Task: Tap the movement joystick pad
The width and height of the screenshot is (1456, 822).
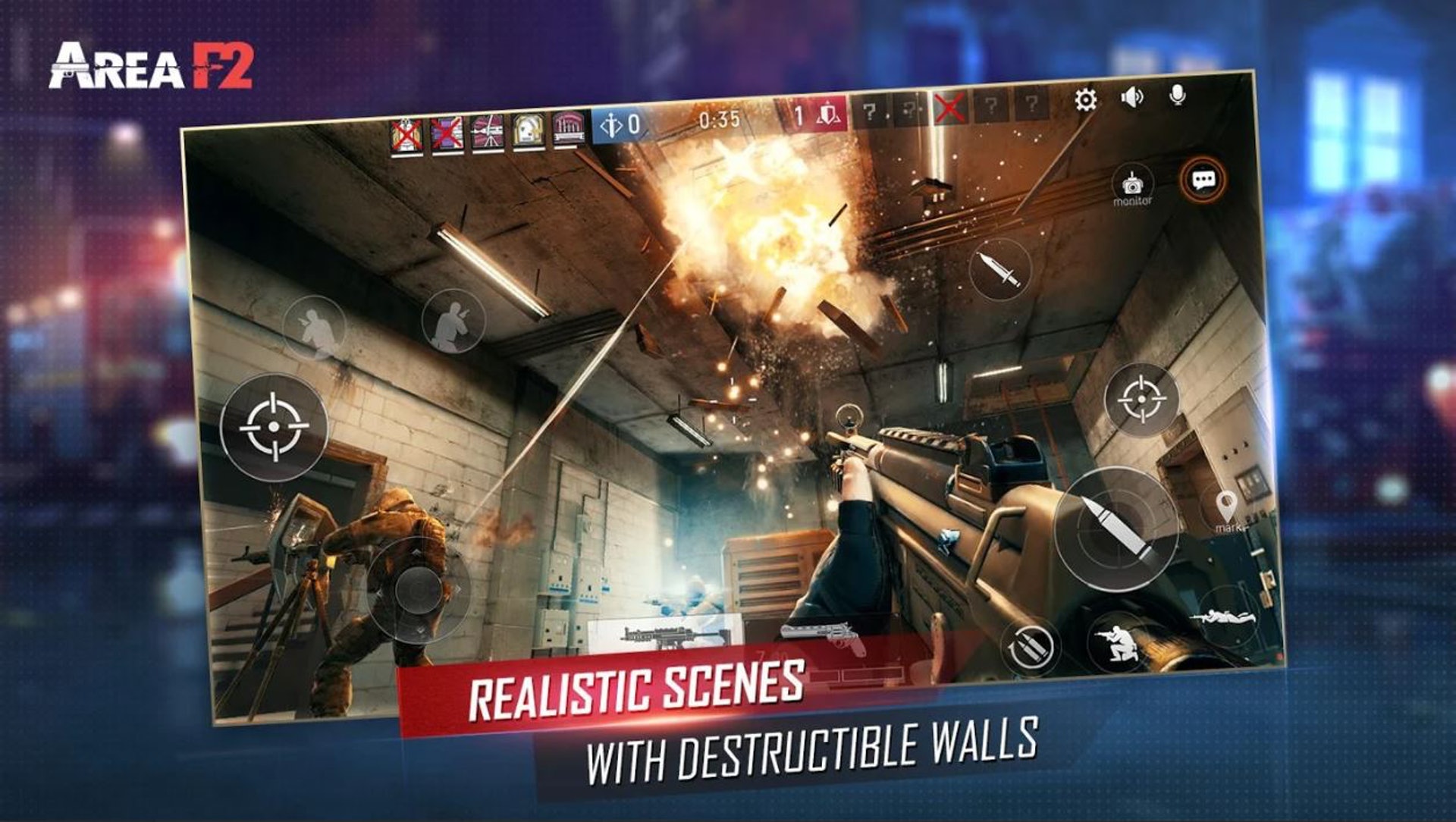Action: [417, 590]
